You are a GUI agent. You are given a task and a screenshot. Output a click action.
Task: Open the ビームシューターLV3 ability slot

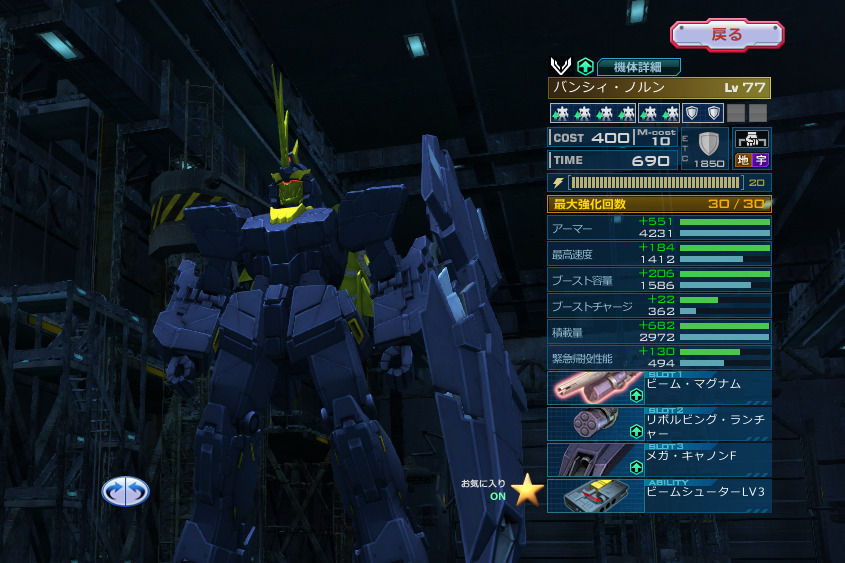point(659,496)
